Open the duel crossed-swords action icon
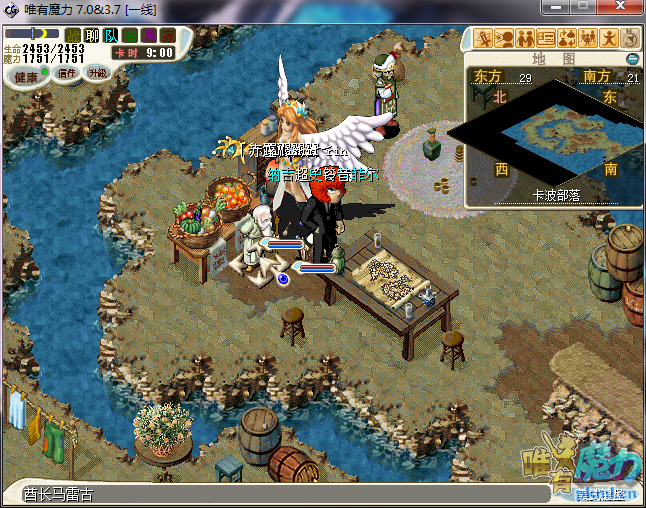The width and height of the screenshot is (646, 508). point(483,39)
